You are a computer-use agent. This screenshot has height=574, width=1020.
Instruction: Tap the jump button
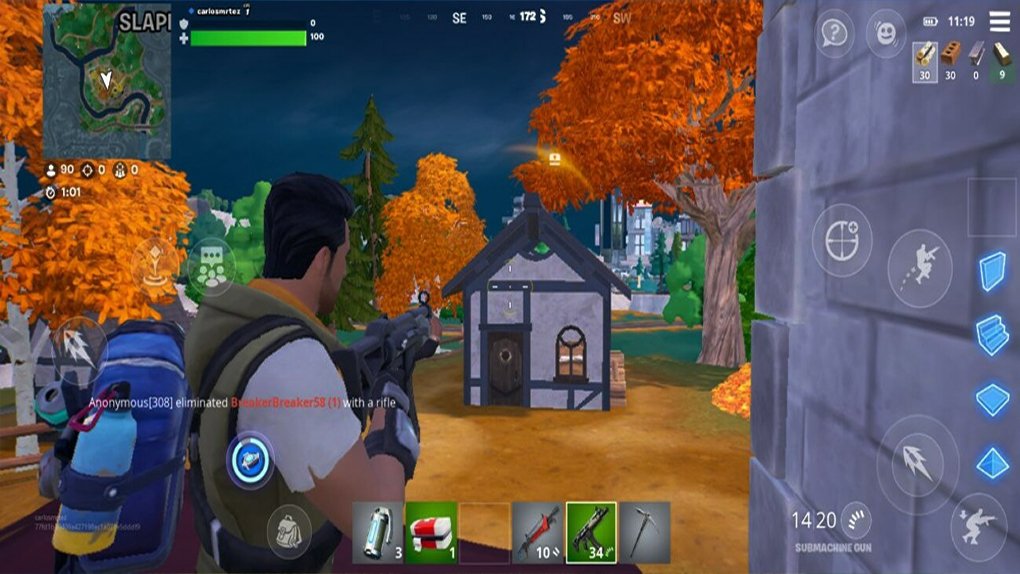[919, 267]
